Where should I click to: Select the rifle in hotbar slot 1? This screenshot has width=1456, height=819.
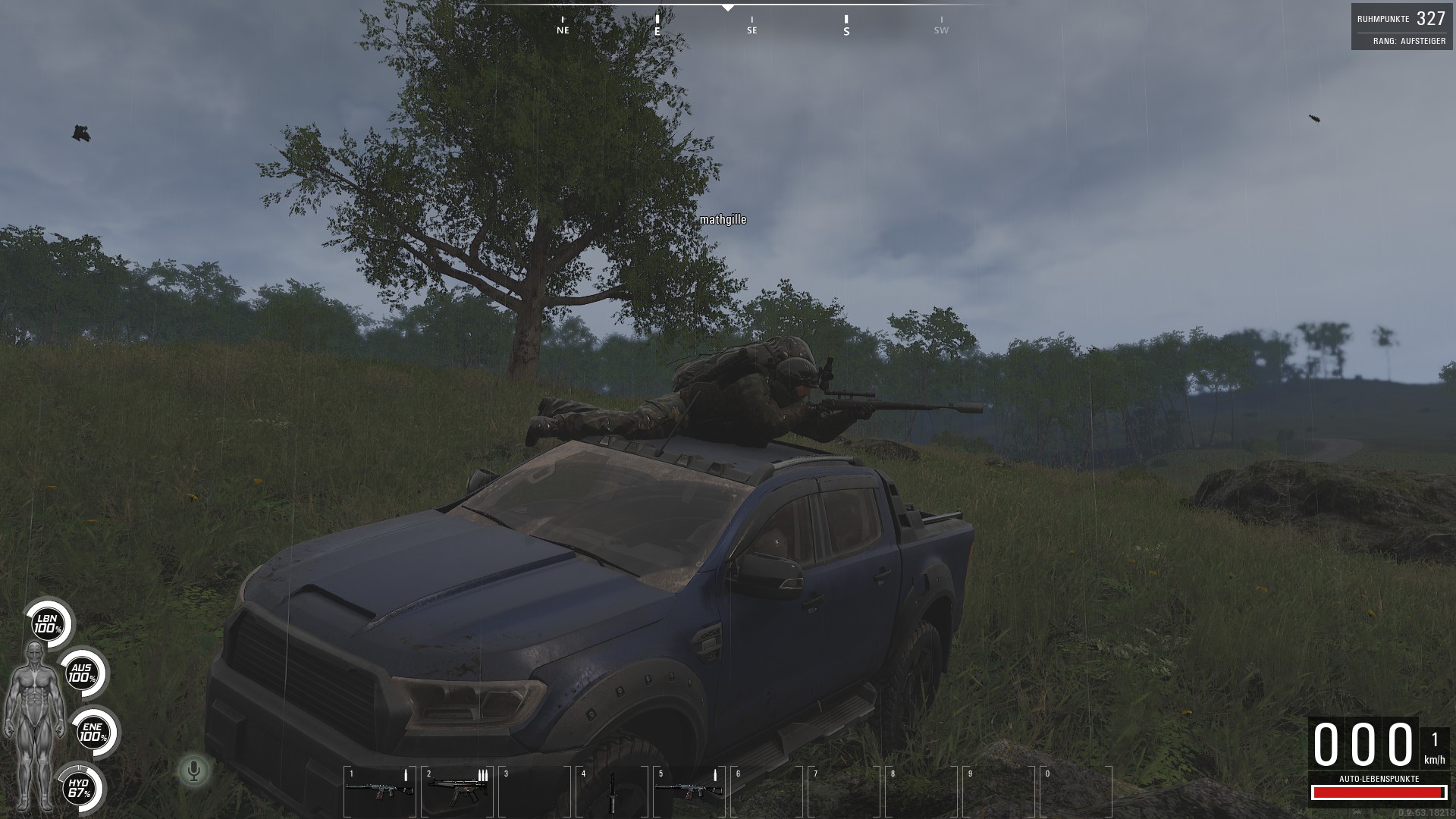[x=379, y=790]
